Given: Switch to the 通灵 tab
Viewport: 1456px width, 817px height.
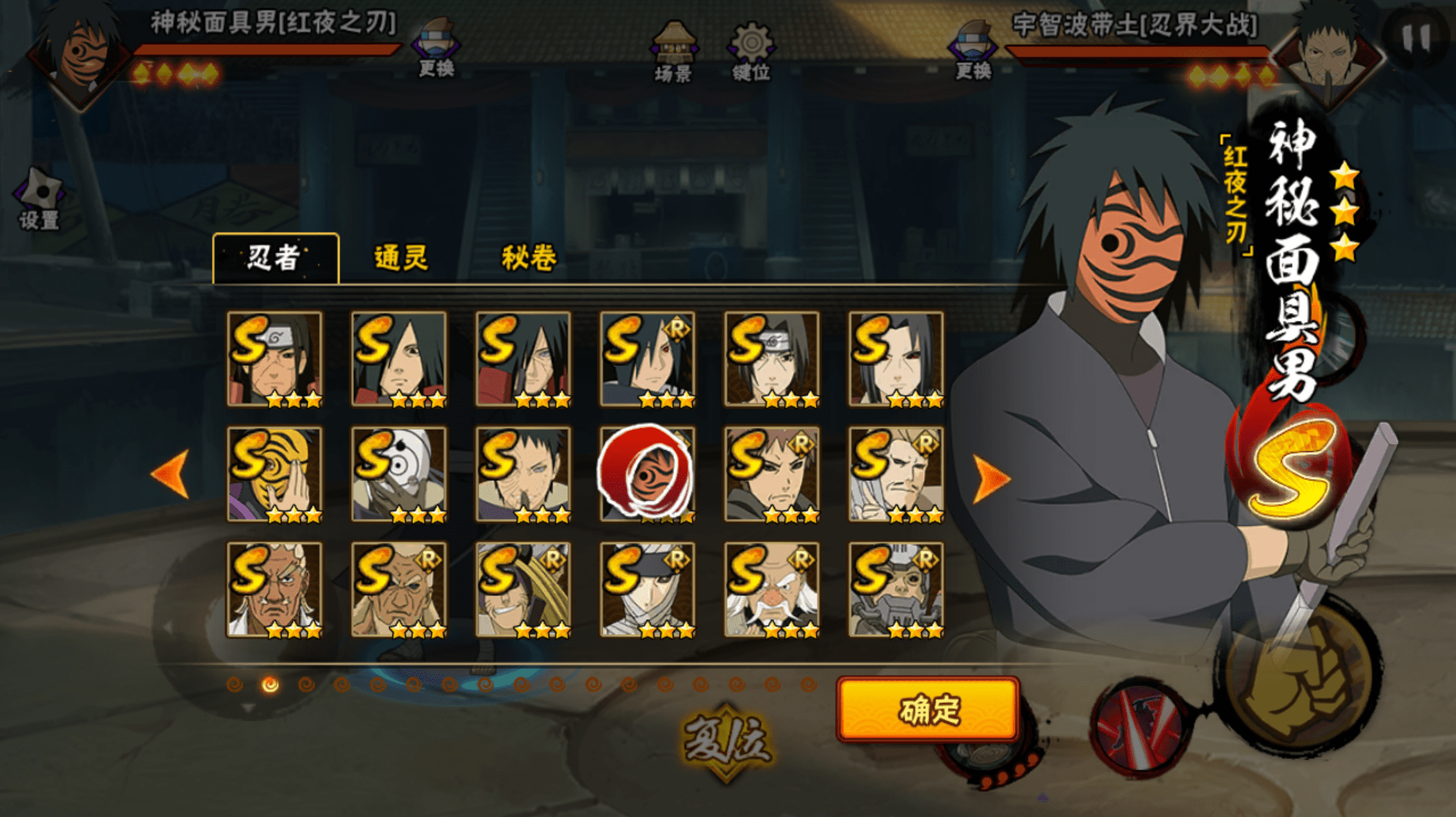Looking at the screenshot, I should click(401, 258).
